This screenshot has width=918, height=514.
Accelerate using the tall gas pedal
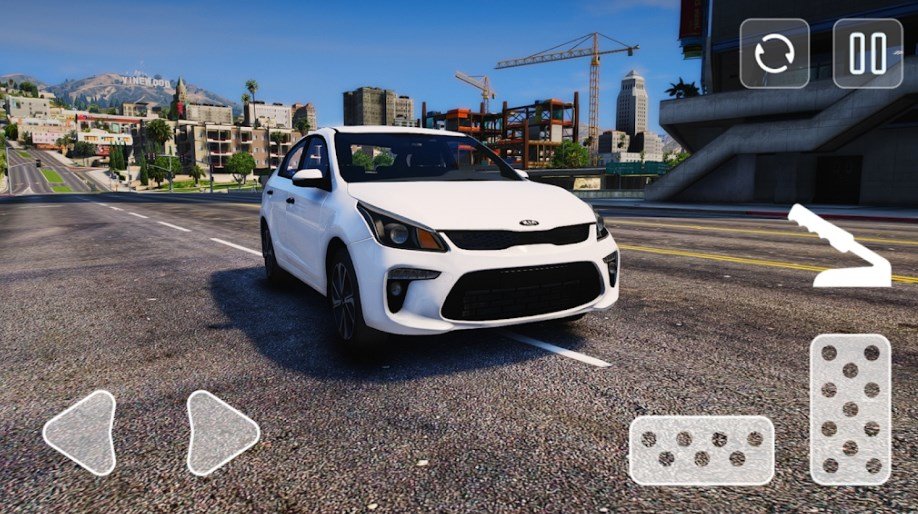850,409
